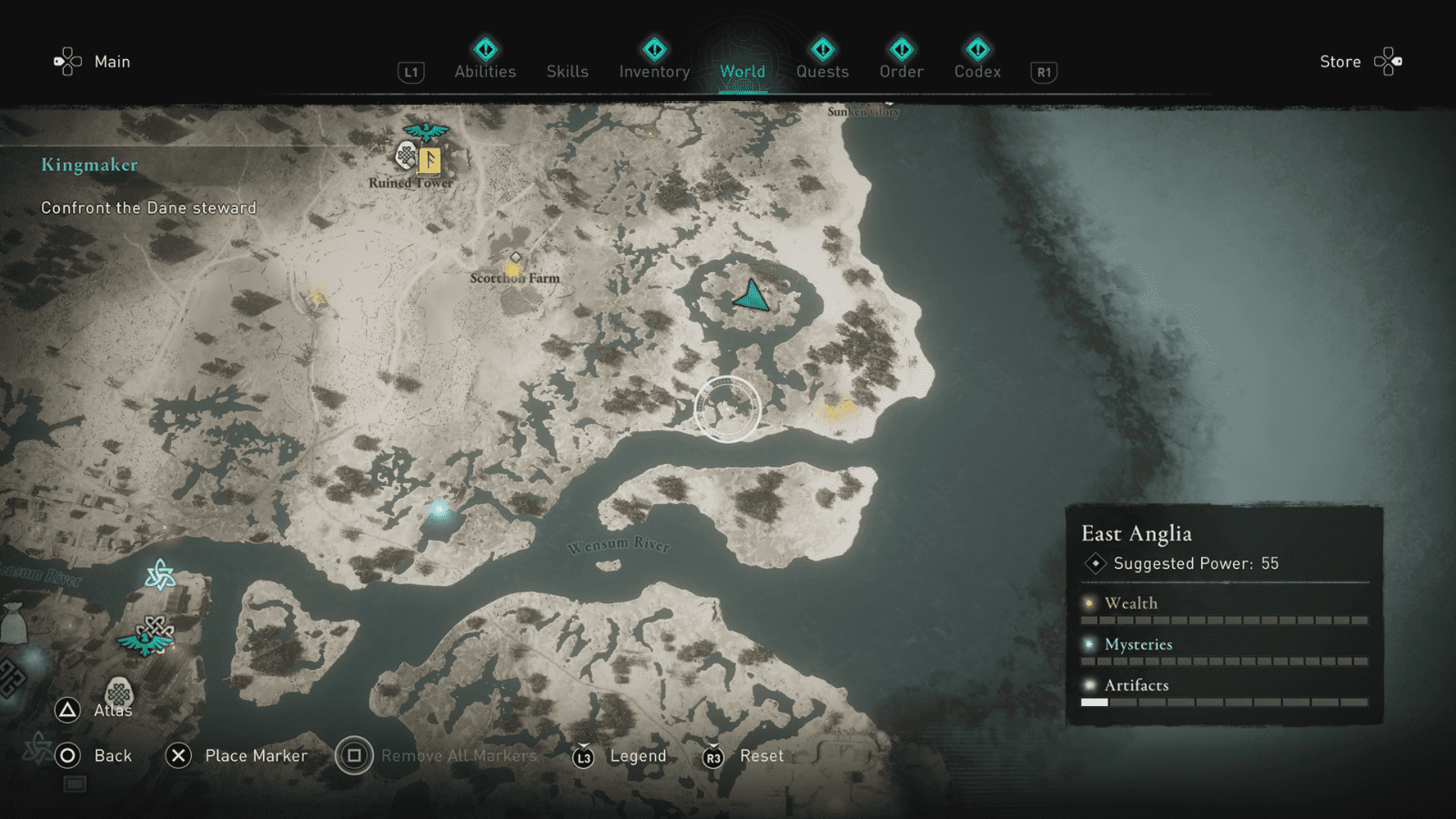Click the R1 shoulder button indicator
This screenshot has height=819, width=1456.
1043,72
